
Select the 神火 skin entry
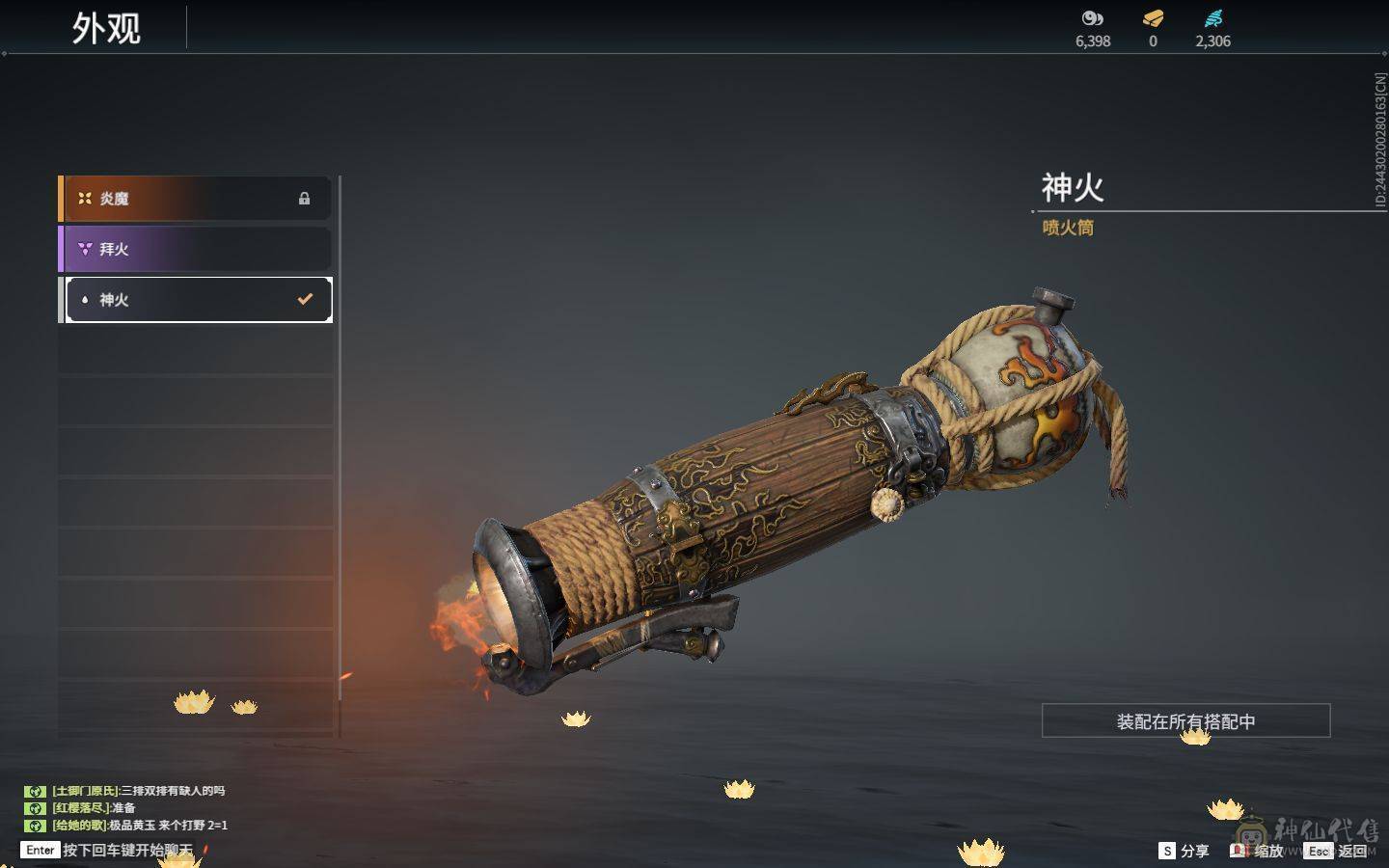point(196,300)
